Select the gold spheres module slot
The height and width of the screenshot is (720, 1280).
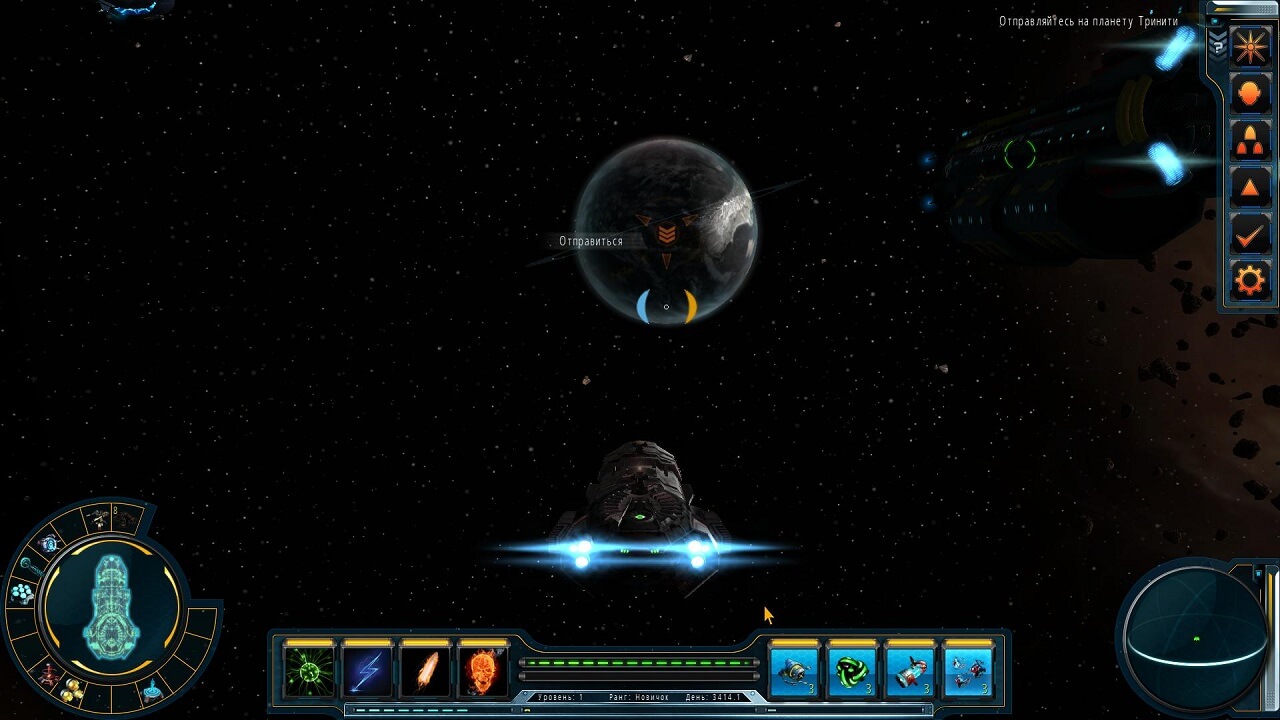pyautogui.click(x=71, y=690)
